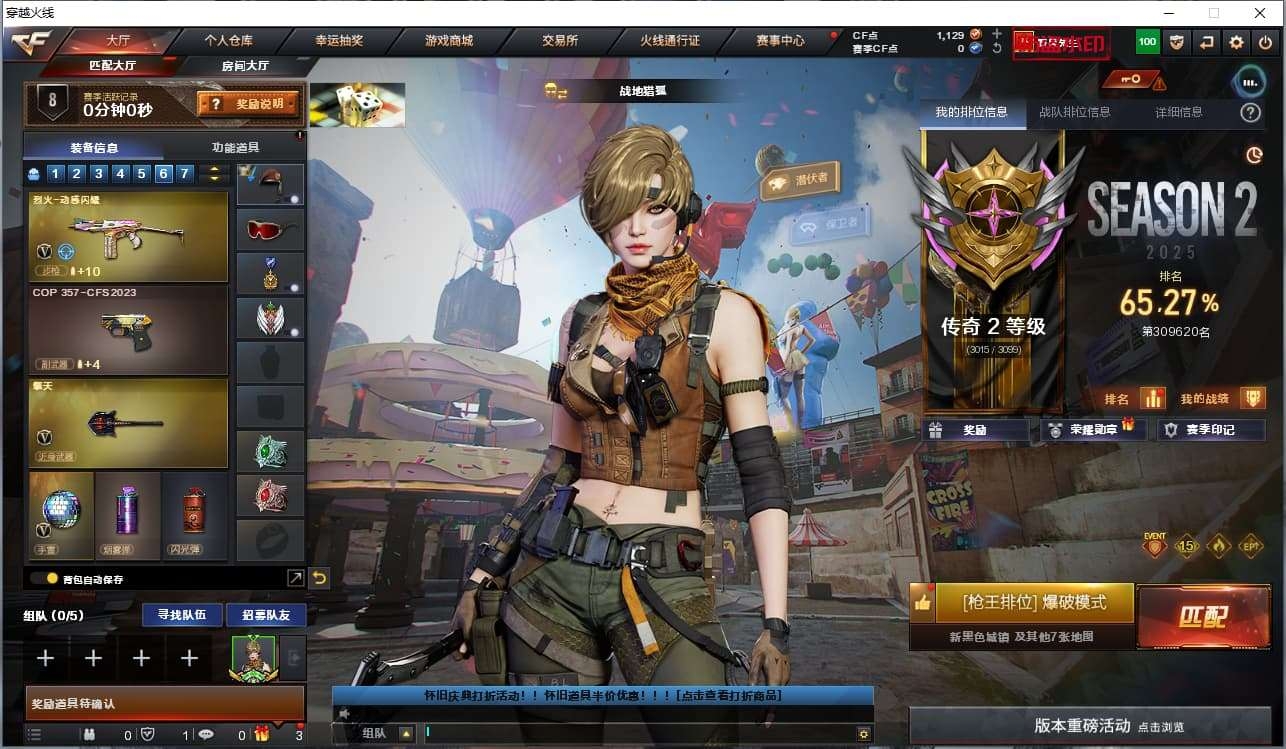Open the 个人仓库 menu
The image size is (1286, 749).
(228, 41)
